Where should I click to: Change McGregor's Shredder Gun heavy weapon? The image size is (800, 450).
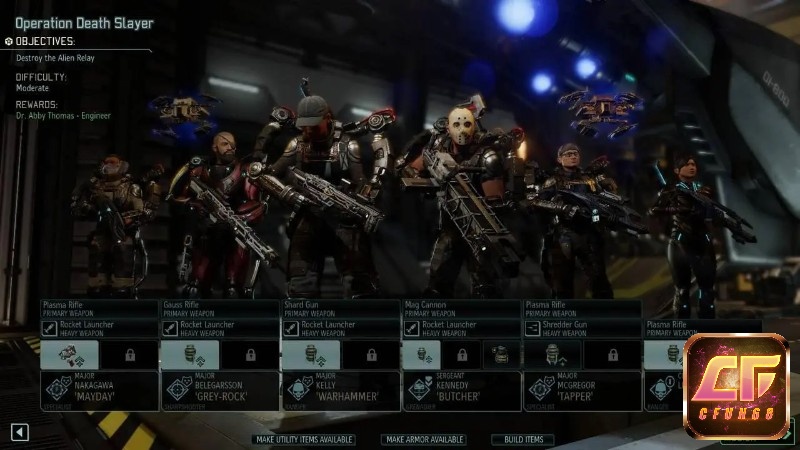tap(582, 329)
